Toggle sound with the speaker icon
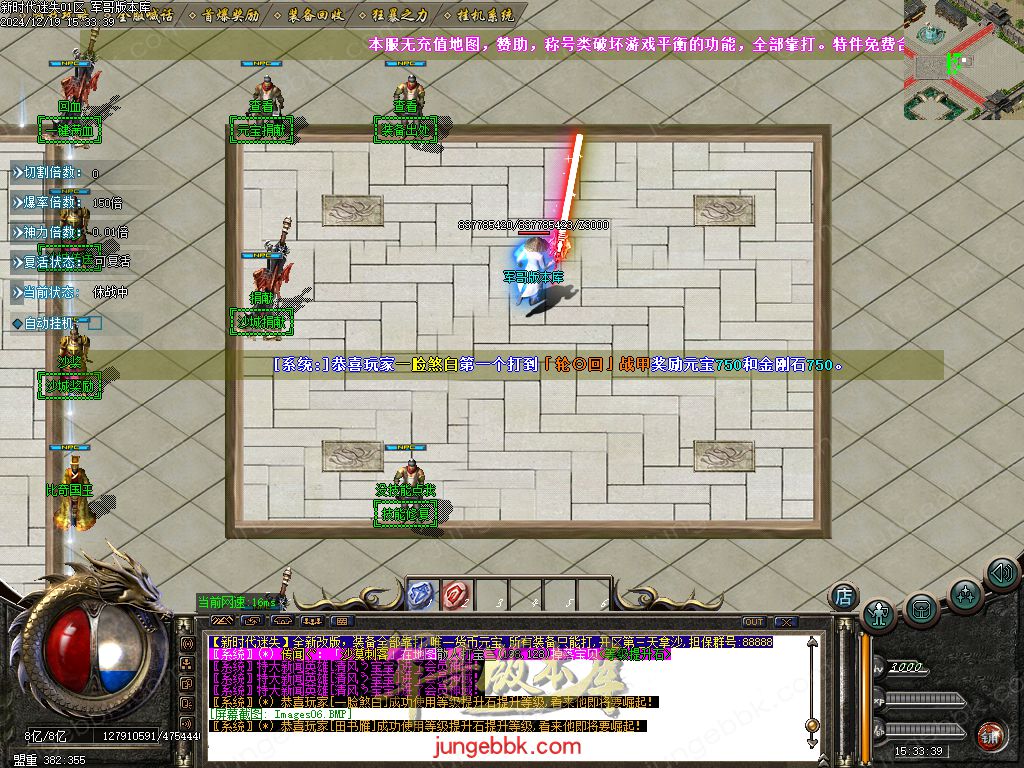Screen dimensions: 1024x768 [1001, 573]
